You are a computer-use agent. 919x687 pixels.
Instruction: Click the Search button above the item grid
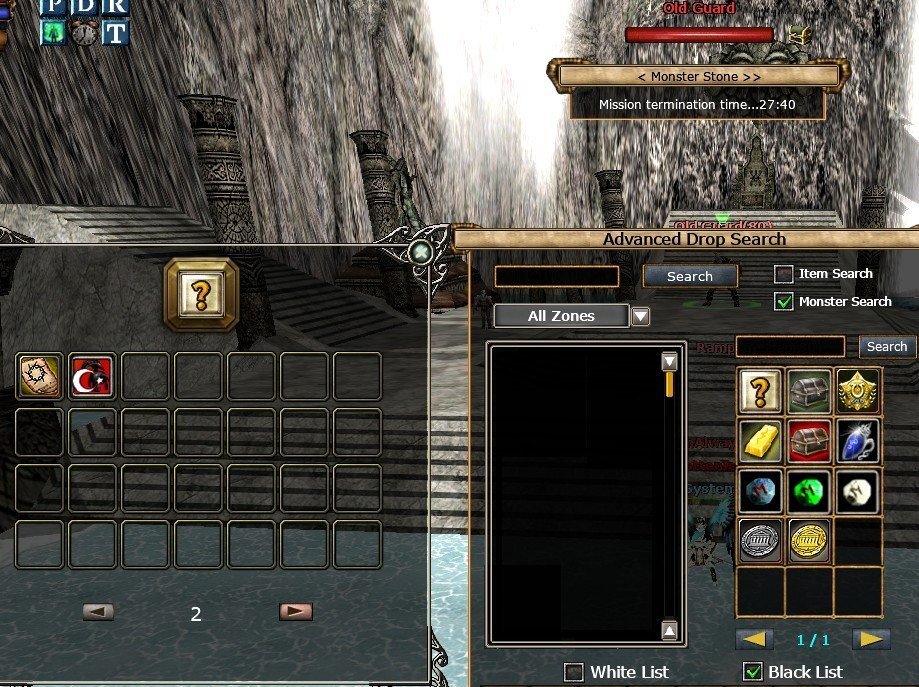click(x=886, y=347)
